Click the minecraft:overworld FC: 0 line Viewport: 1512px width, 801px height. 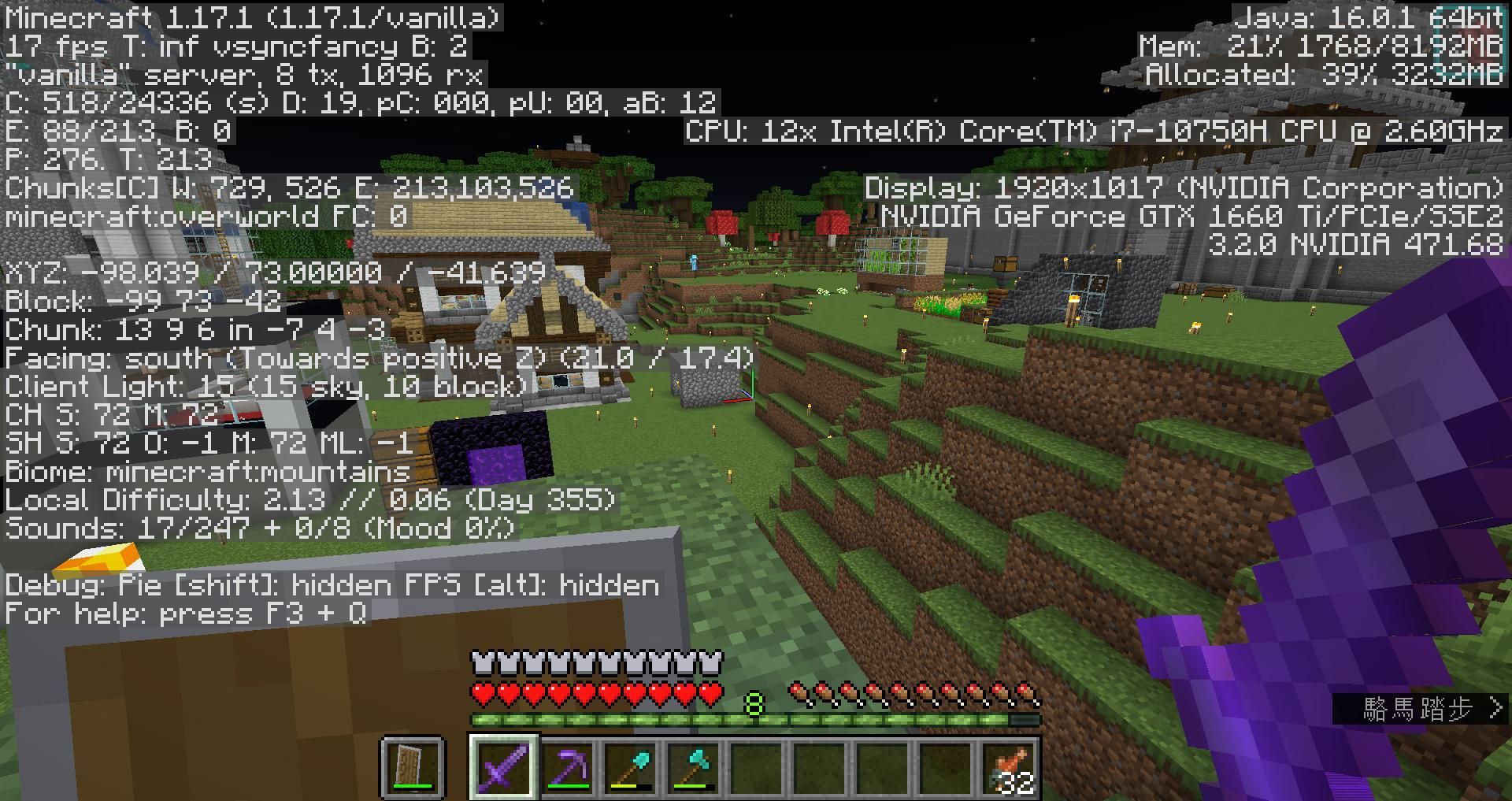coord(206,217)
